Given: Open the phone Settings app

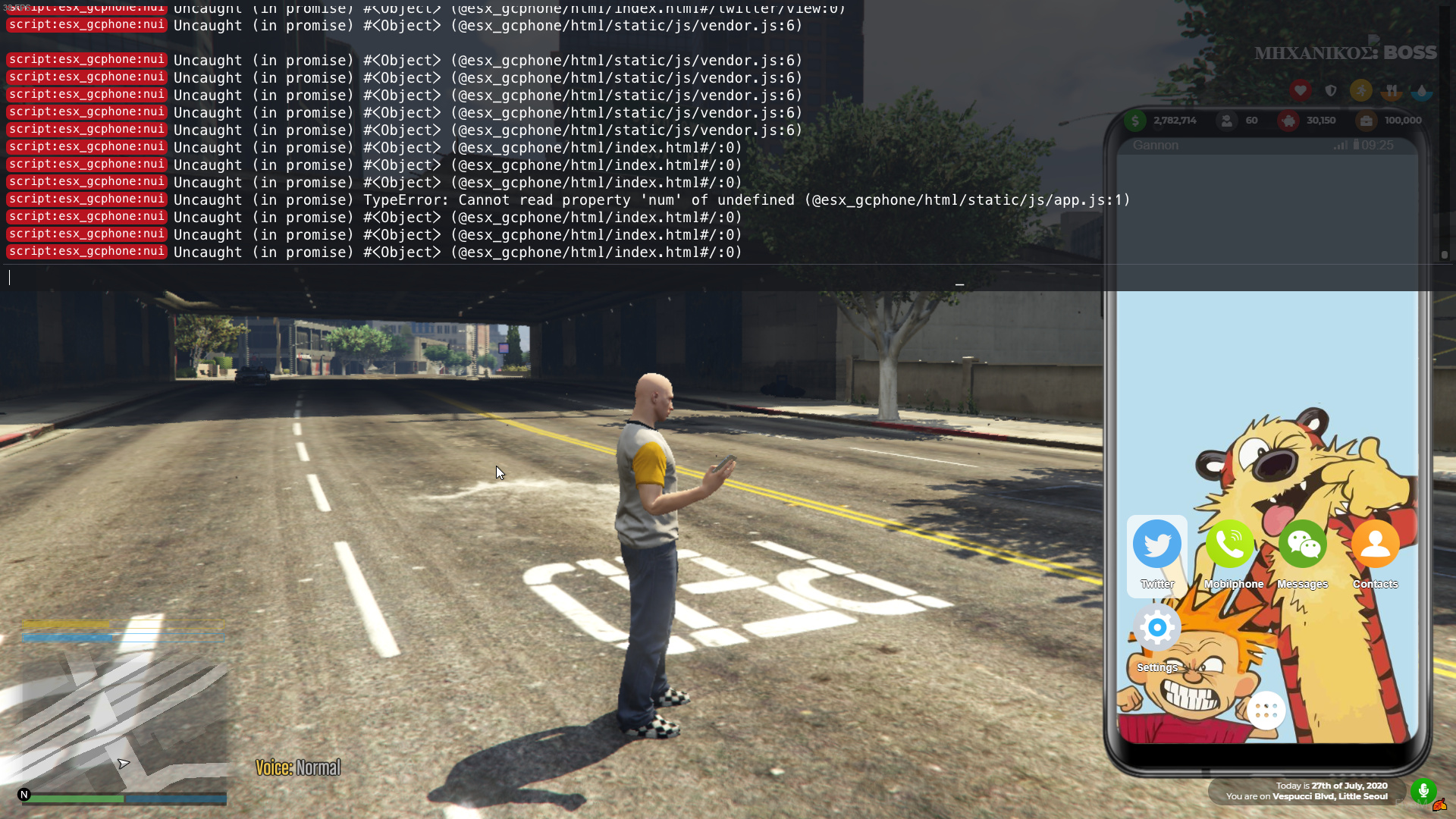Looking at the screenshot, I should tap(1156, 627).
